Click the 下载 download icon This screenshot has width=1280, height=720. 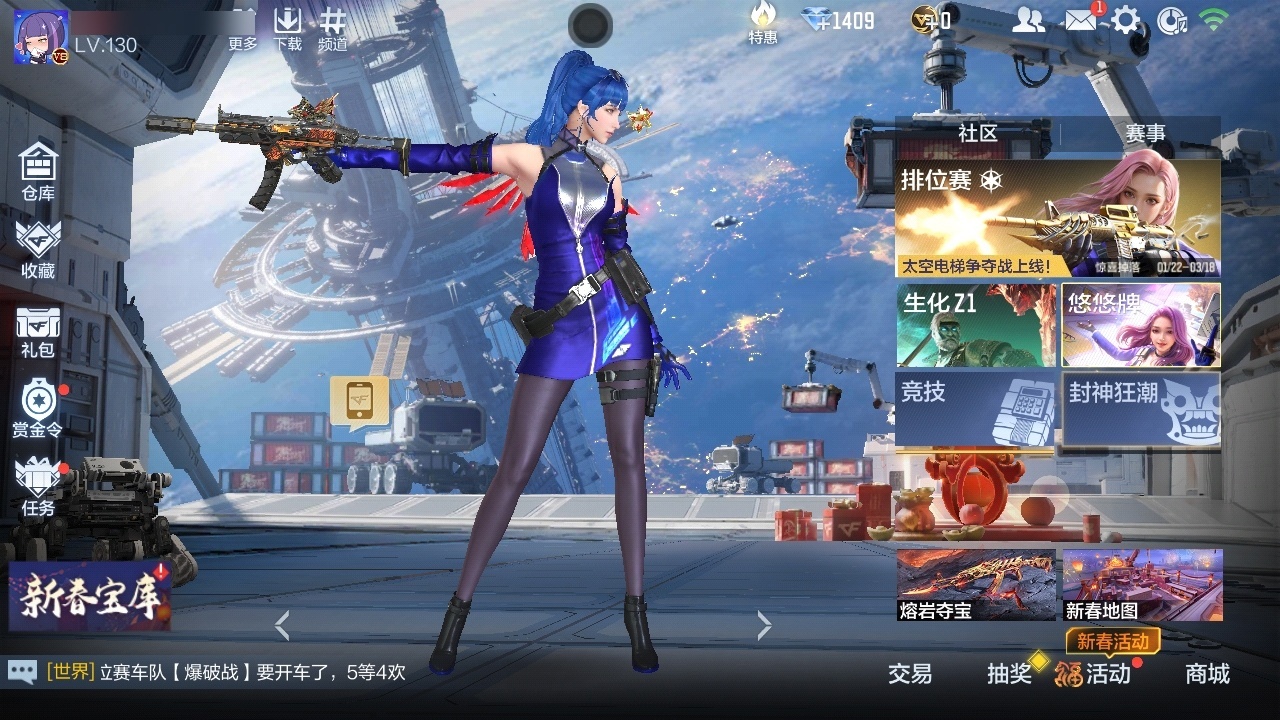288,25
